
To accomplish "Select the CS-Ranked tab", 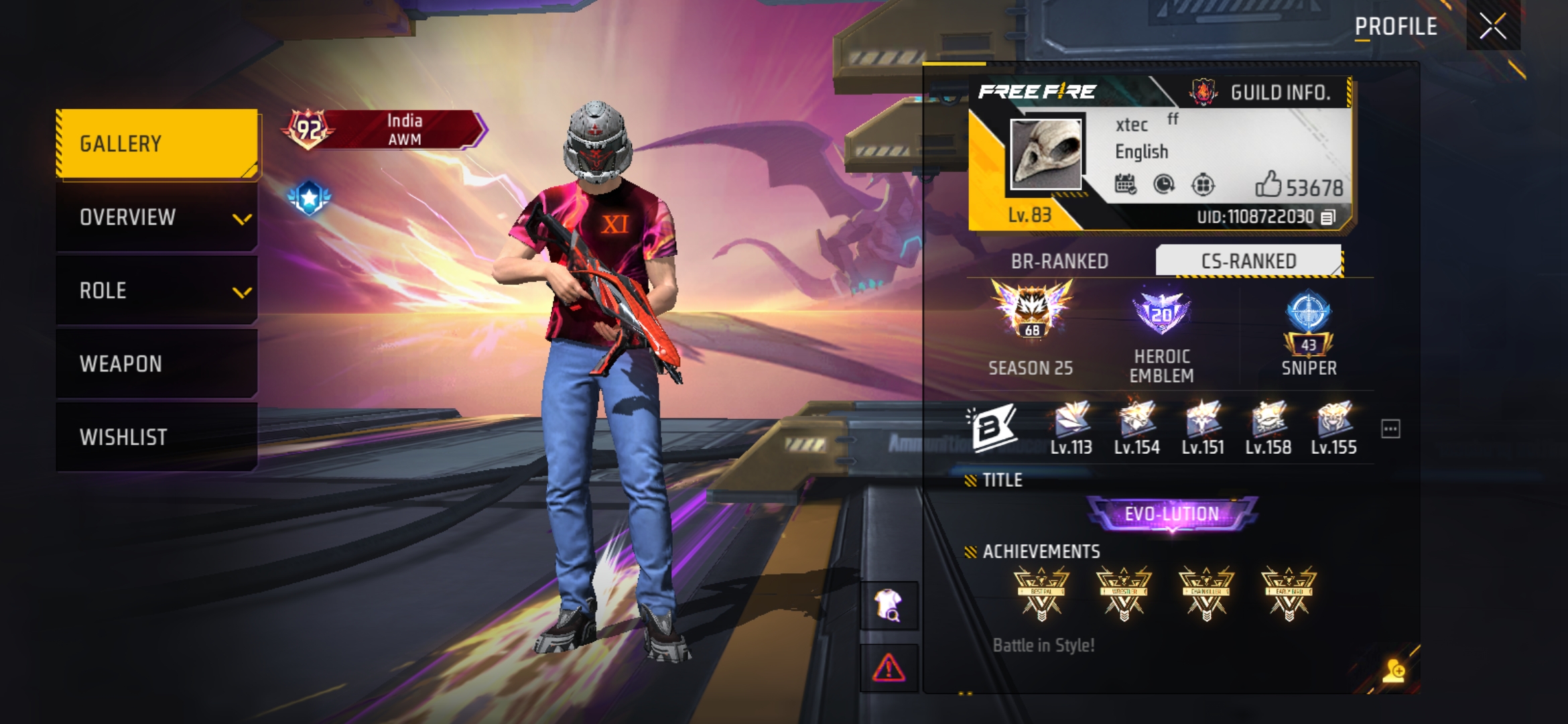I will tap(1248, 261).
